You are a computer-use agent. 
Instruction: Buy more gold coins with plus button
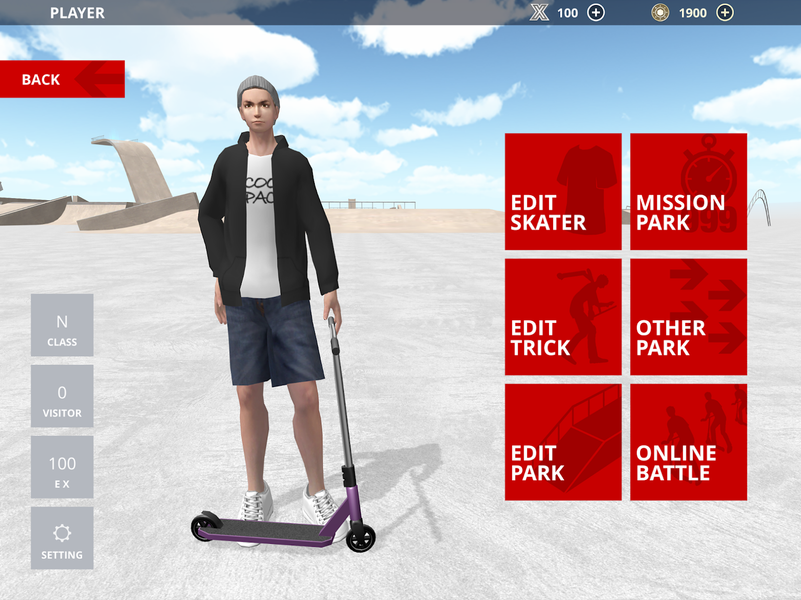725,12
